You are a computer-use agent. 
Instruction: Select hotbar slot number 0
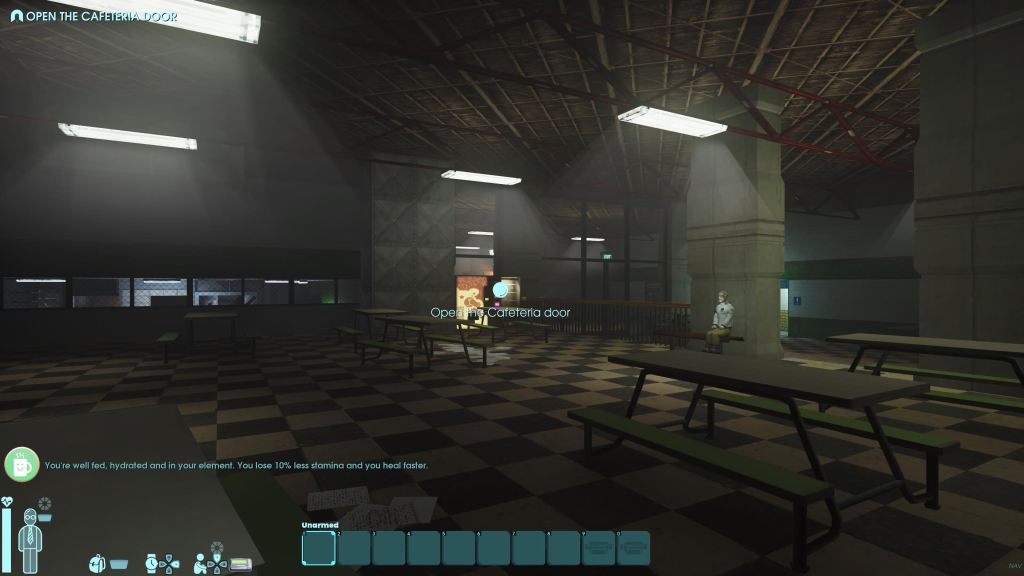point(633,548)
